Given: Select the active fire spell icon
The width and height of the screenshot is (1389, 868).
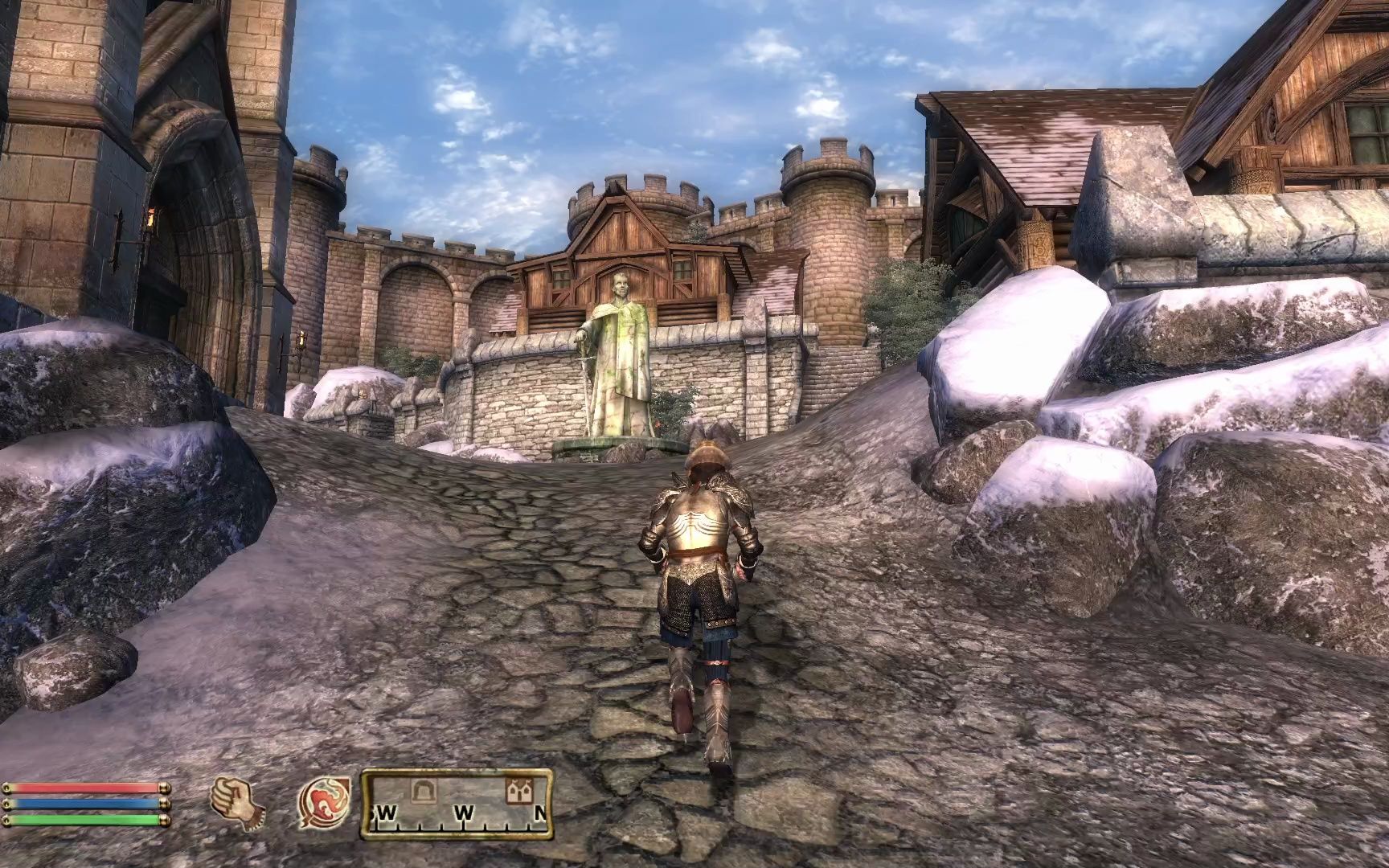Looking at the screenshot, I should 323,800.
